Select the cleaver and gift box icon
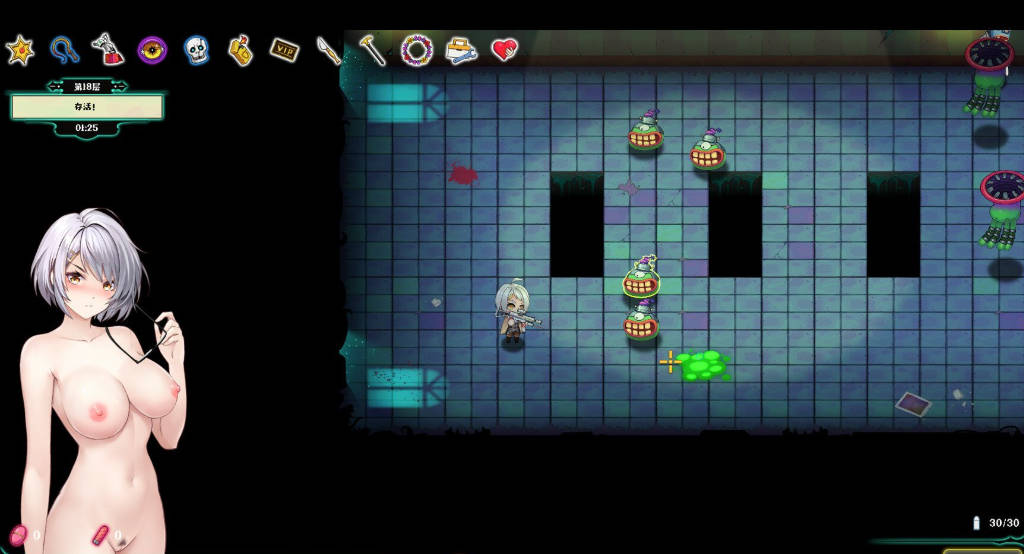 pyautogui.click(x=108, y=49)
